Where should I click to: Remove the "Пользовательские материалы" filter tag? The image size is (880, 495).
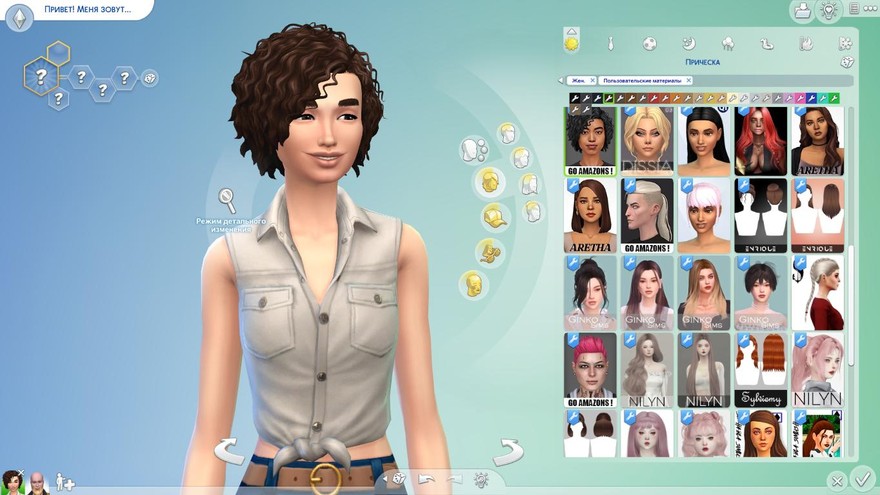689,80
